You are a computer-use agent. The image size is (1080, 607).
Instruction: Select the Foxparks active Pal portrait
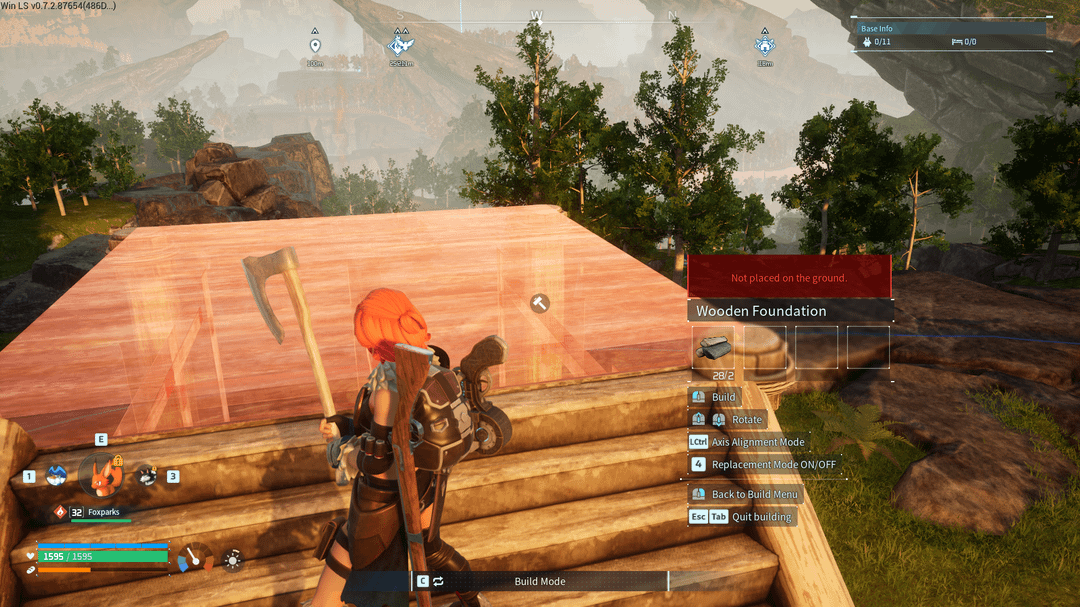point(100,474)
